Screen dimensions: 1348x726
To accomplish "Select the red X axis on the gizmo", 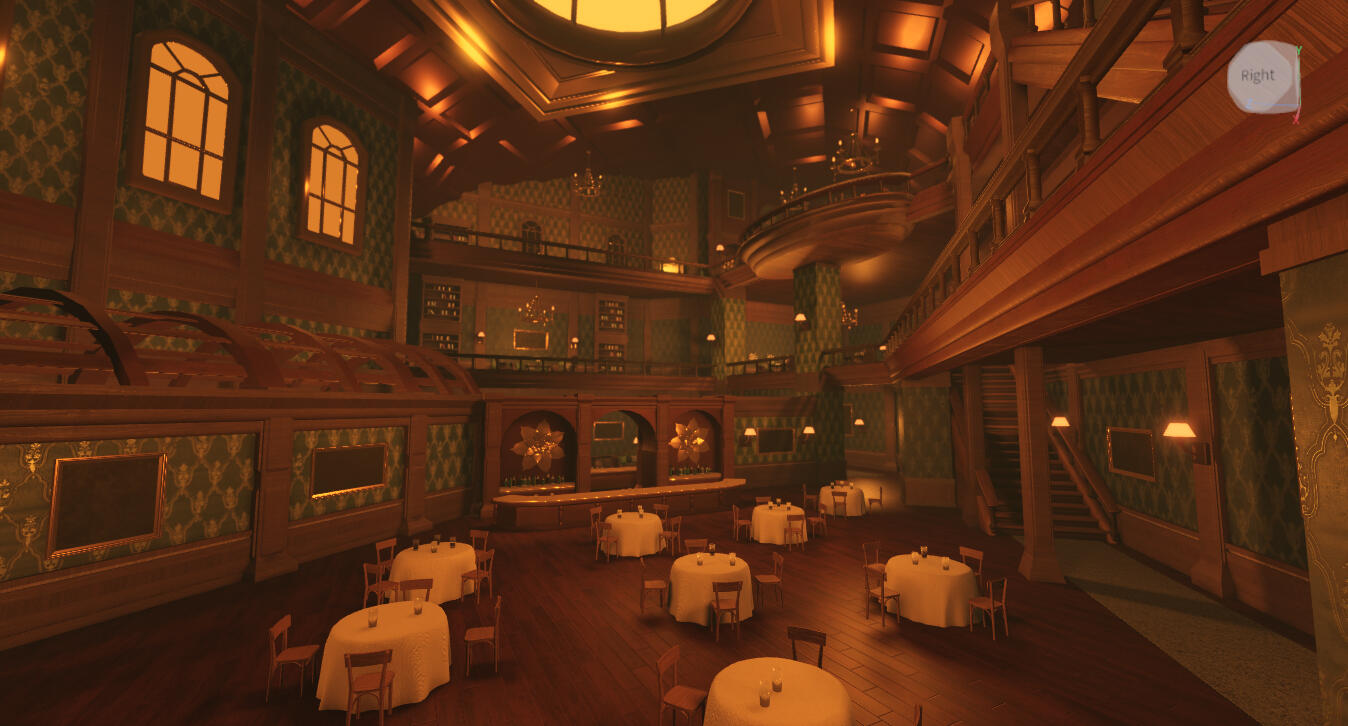I will tap(1296, 118).
